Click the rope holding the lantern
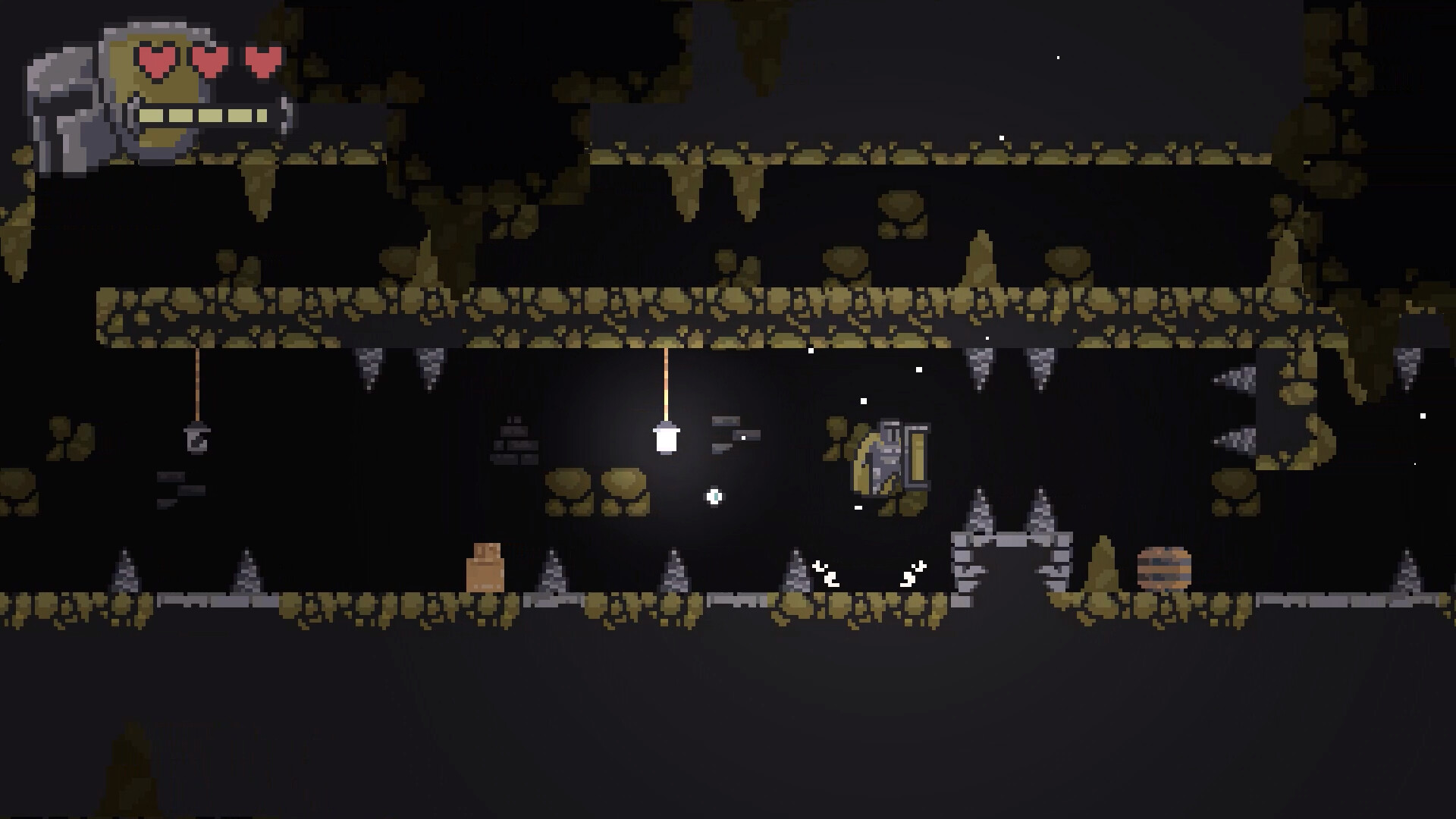Image resolution: width=1456 pixels, height=819 pixels. pos(666,379)
